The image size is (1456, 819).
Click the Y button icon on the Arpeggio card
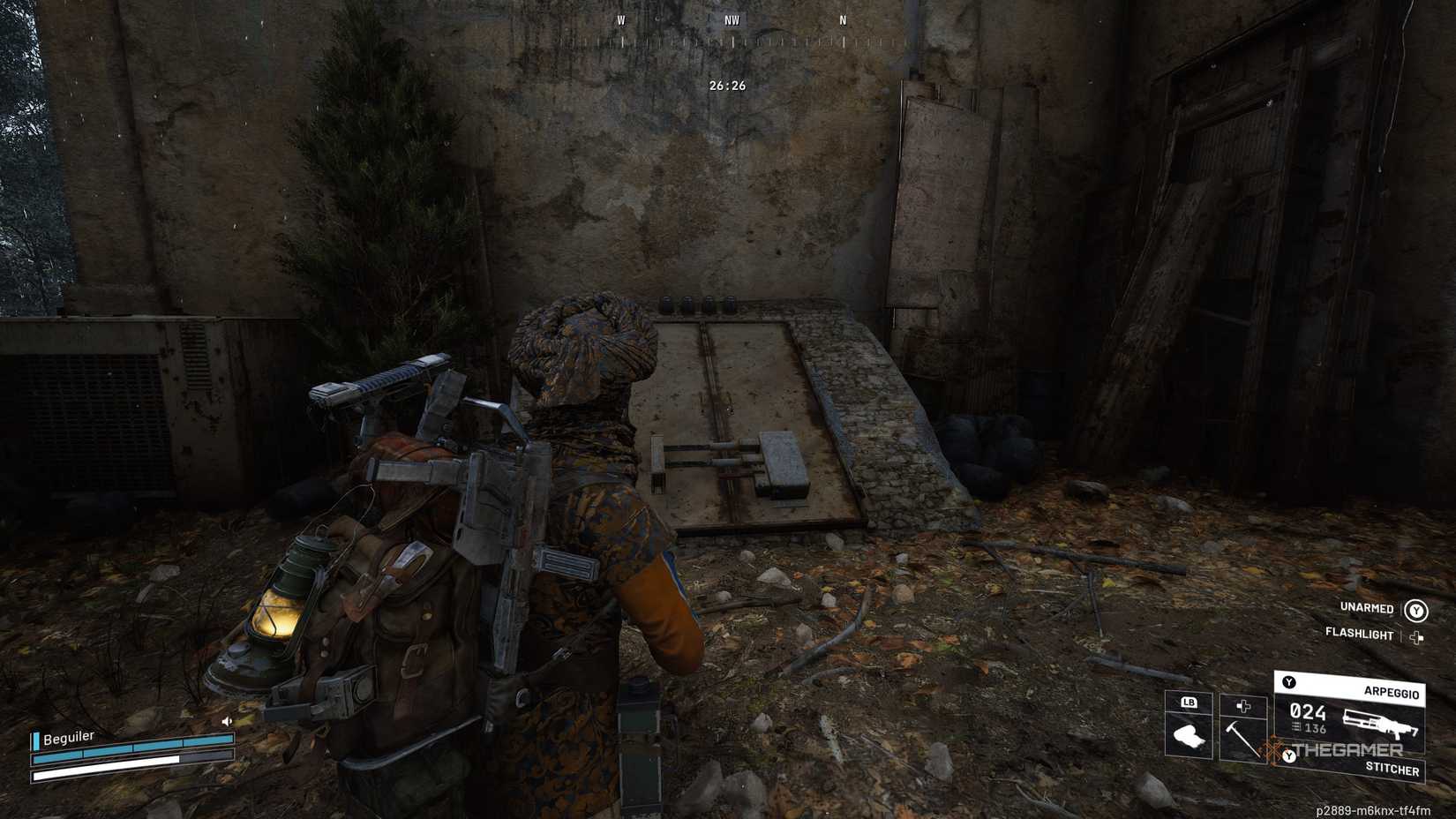[1287, 682]
